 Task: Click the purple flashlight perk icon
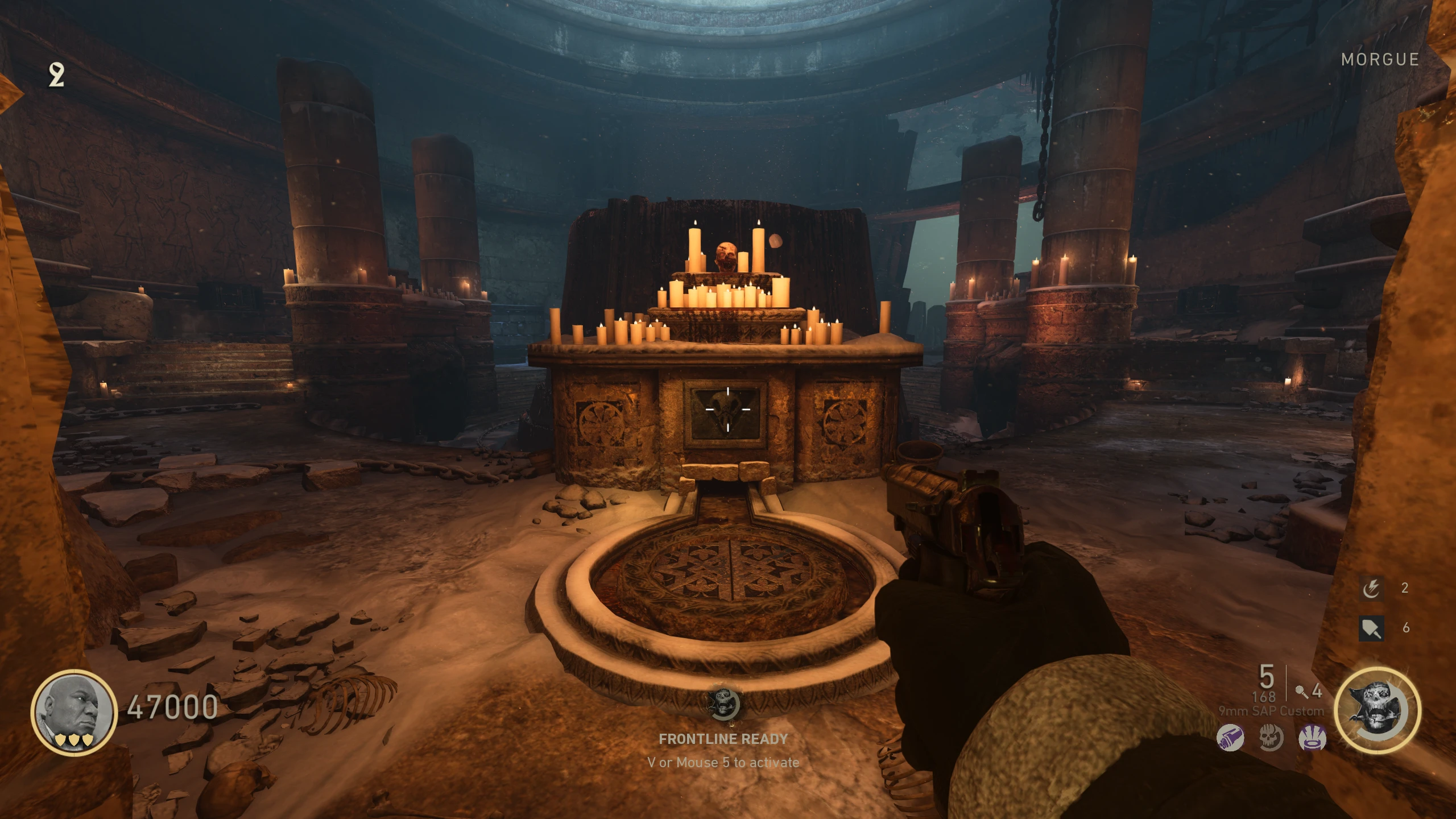[1230, 738]
